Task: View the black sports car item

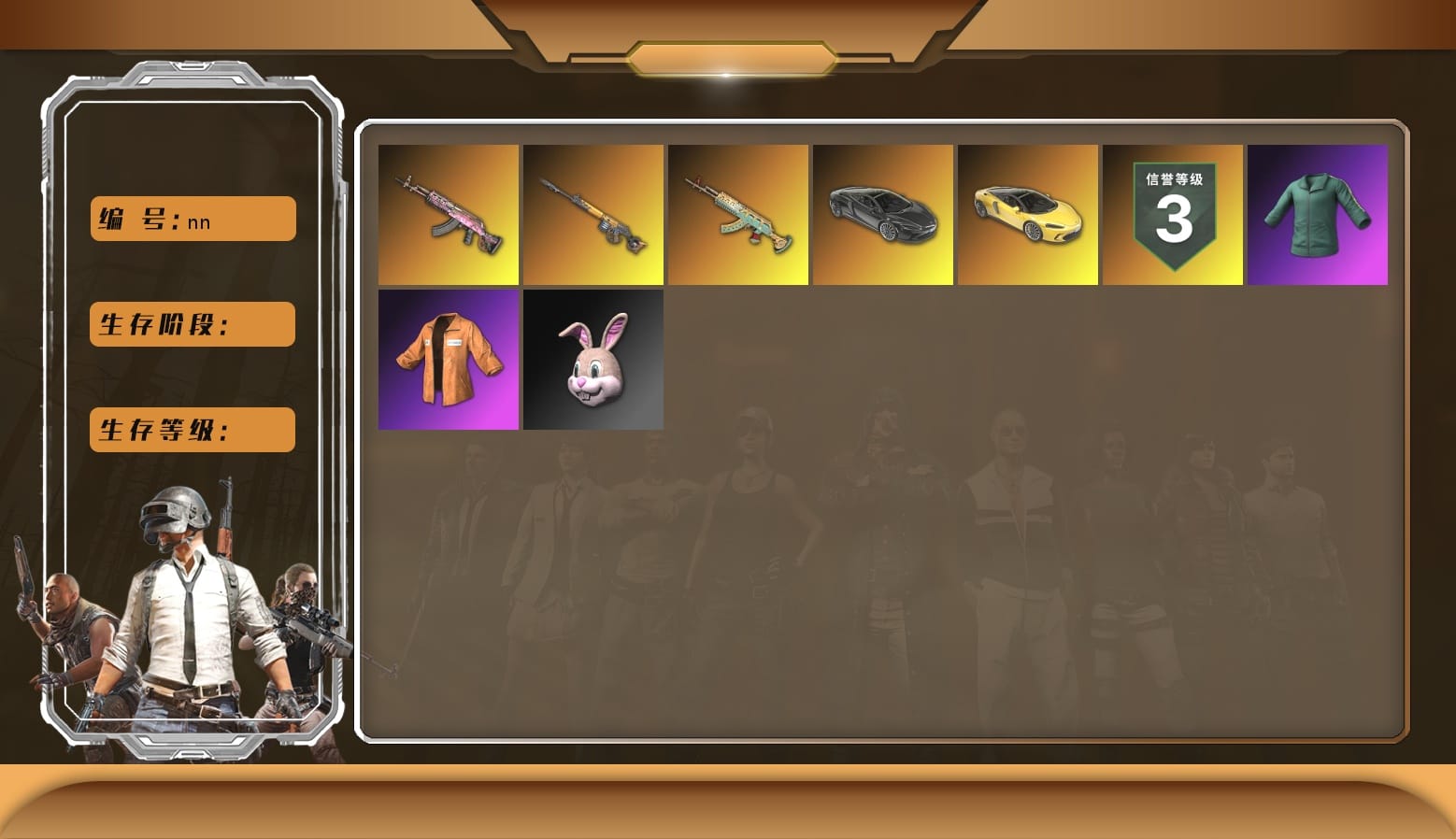Action: (x=883, y=214)
